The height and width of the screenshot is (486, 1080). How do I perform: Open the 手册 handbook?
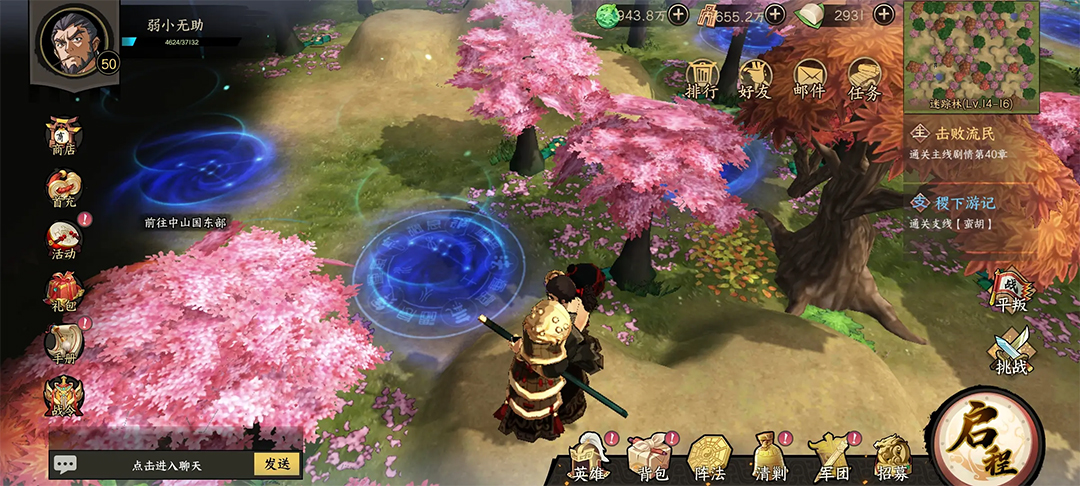click(x=65, y=344)
